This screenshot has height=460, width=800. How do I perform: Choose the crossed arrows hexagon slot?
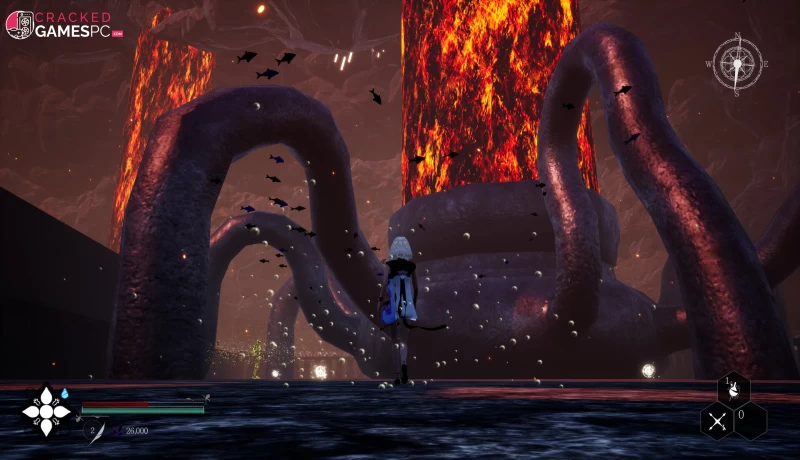717,421
